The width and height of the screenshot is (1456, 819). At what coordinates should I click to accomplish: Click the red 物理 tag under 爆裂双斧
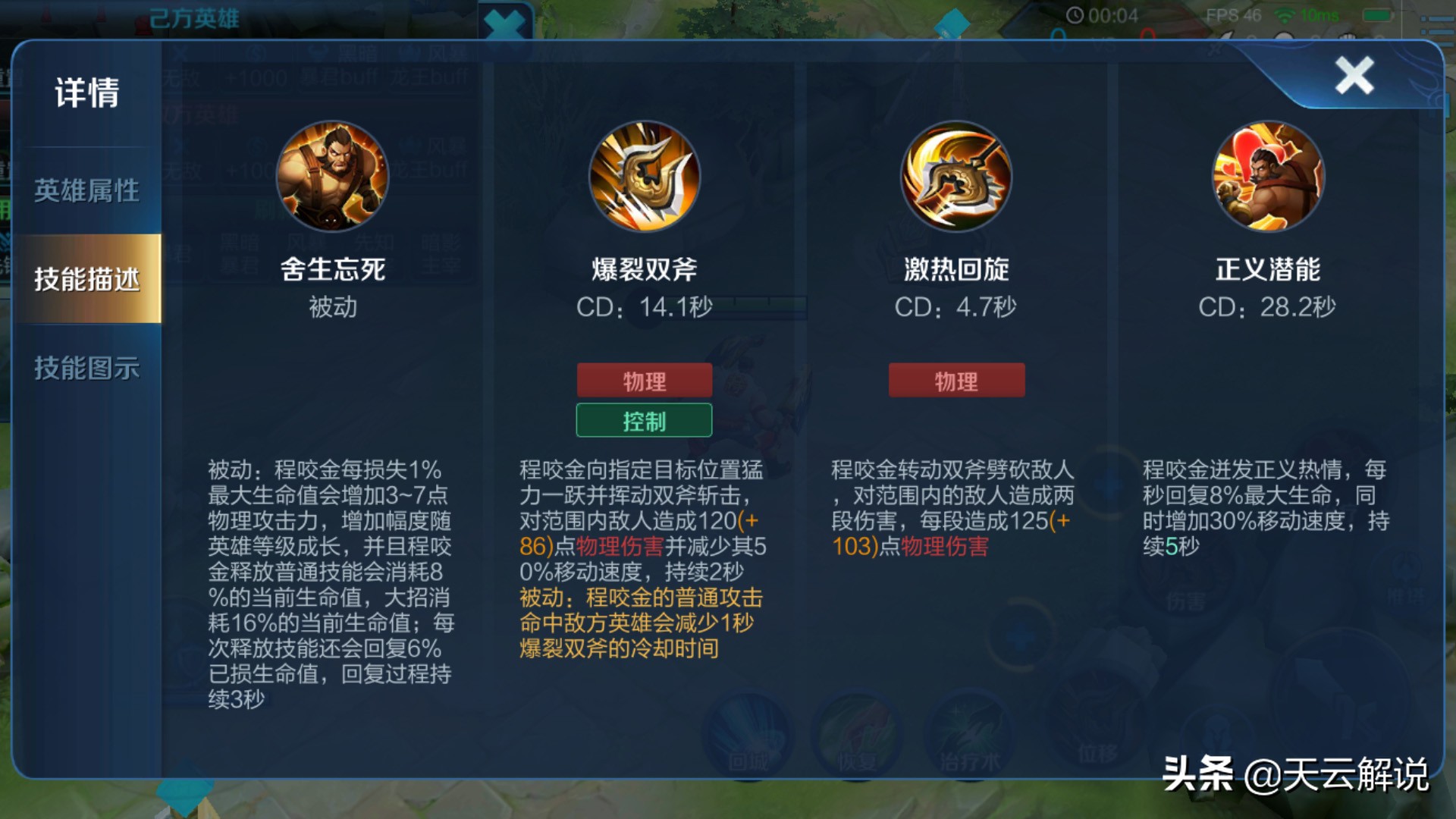644,380
